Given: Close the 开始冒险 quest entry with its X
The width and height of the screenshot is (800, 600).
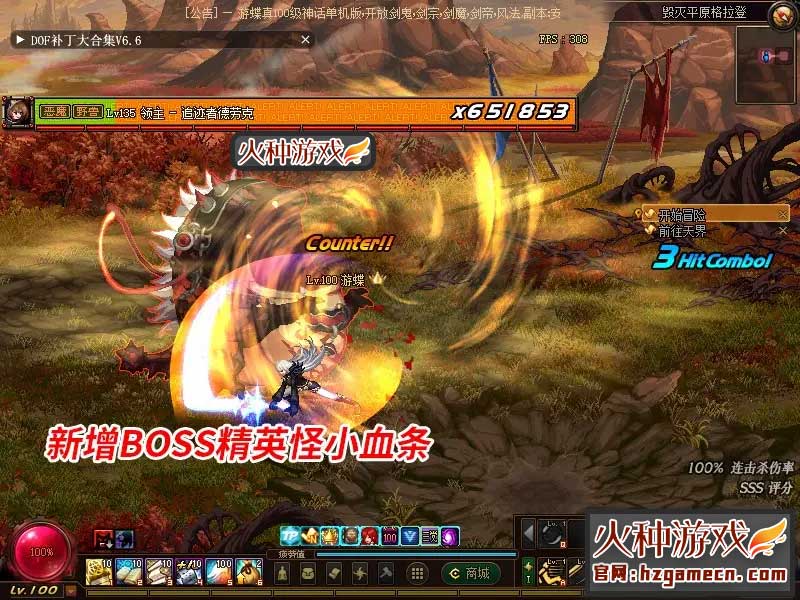Looking at the screenshot, I should click(x=783, y=214).
